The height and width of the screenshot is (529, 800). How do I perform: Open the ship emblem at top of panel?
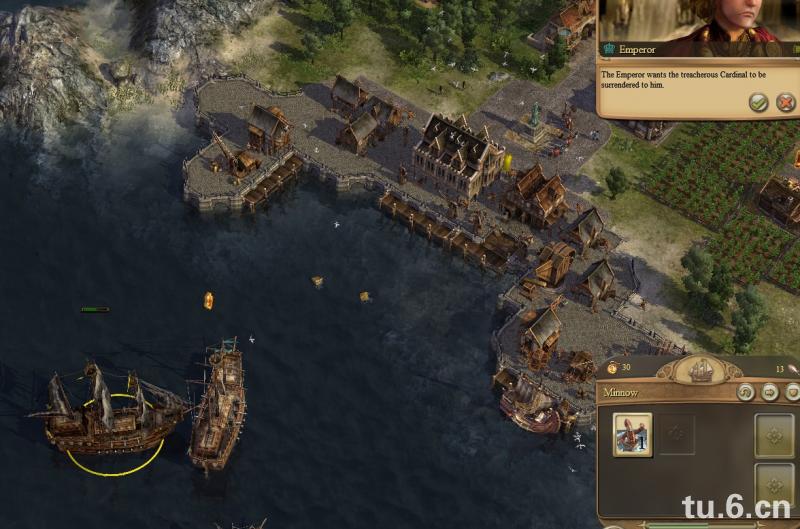[x=701, y=368]
